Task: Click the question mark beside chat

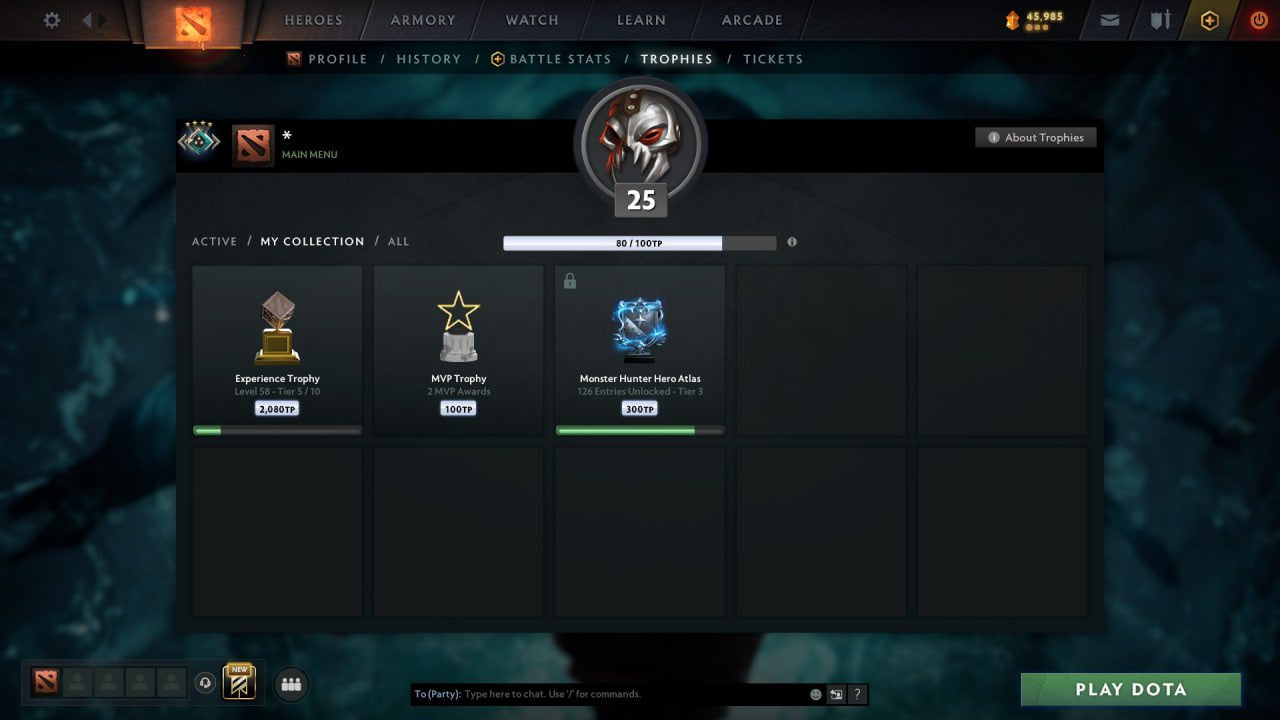Action: [857, 694]
